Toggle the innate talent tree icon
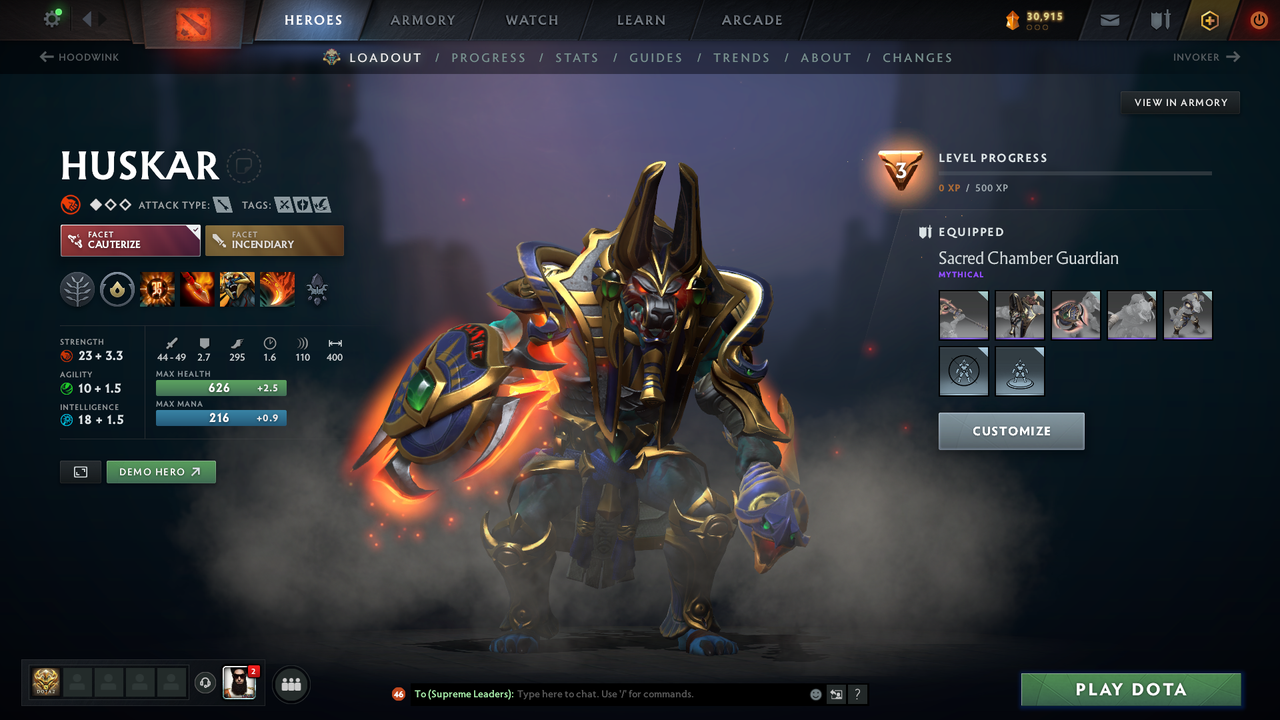1280x720 pixels. [77, 290]
